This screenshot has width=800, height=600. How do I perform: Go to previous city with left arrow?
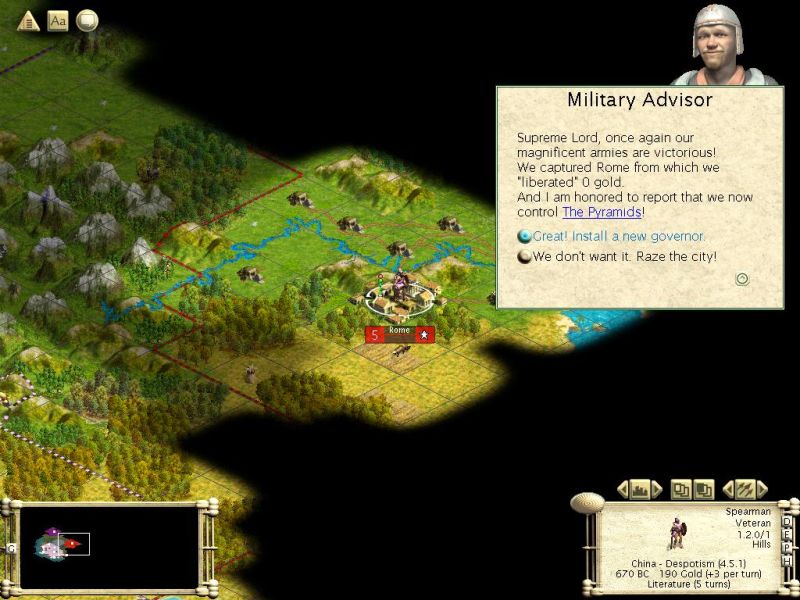pos(622,489)
